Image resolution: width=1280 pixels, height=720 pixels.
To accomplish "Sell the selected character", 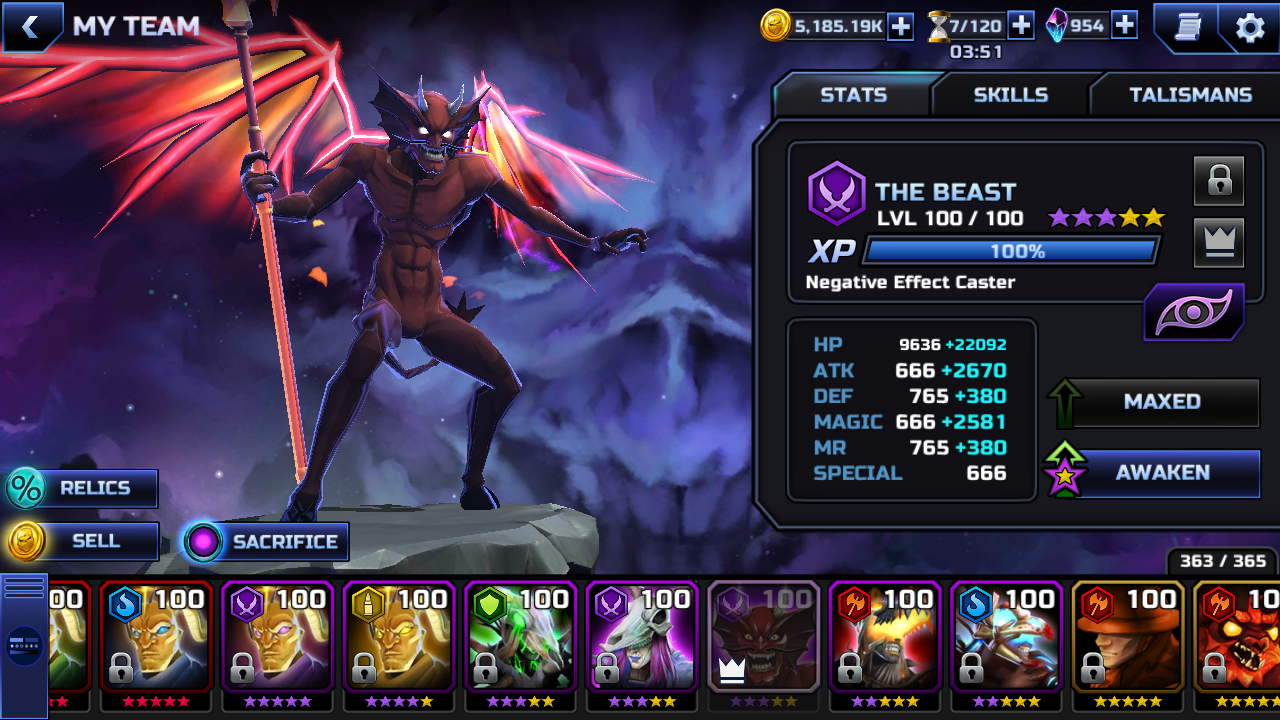I will coord(82,541).
